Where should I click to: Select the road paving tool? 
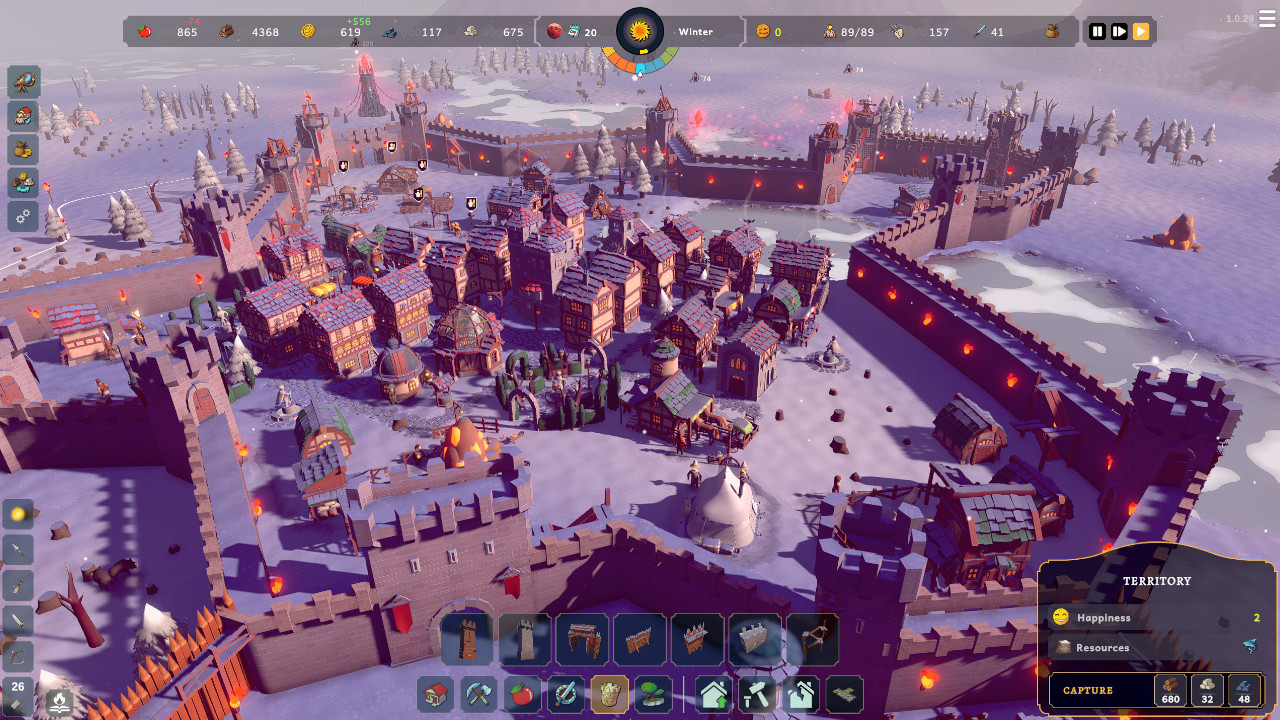[844, 695]
